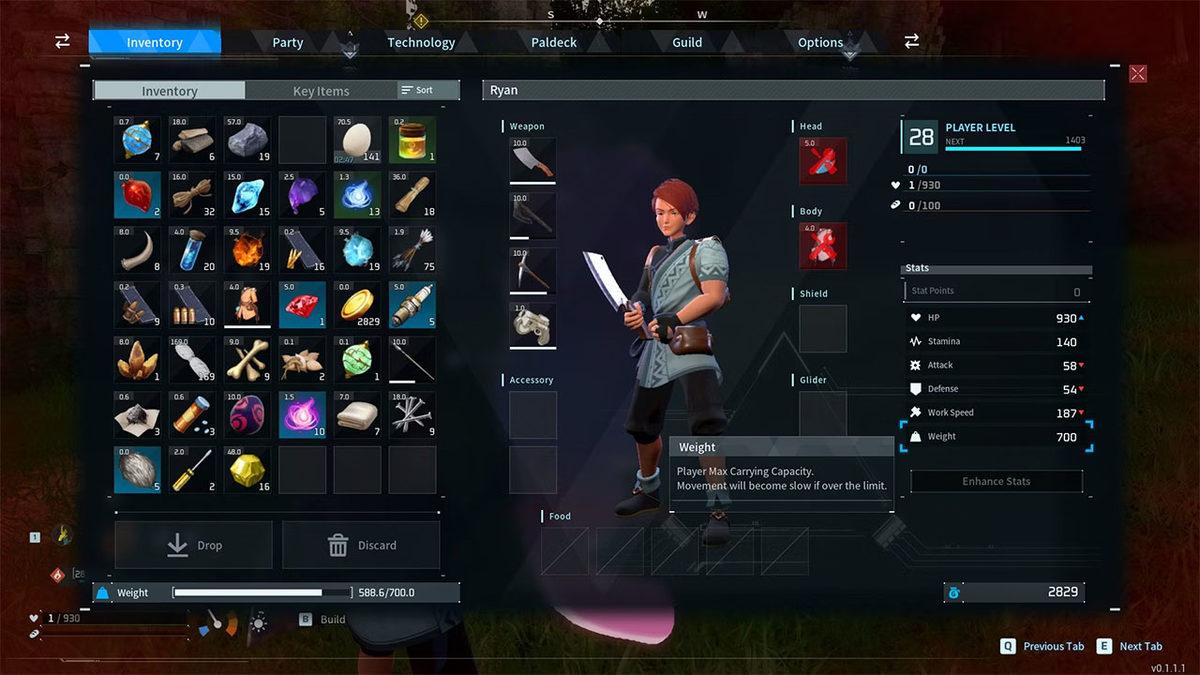Show the Key Items list
The height and width of the screenshot is (675, 1200).
click(321, 91)
